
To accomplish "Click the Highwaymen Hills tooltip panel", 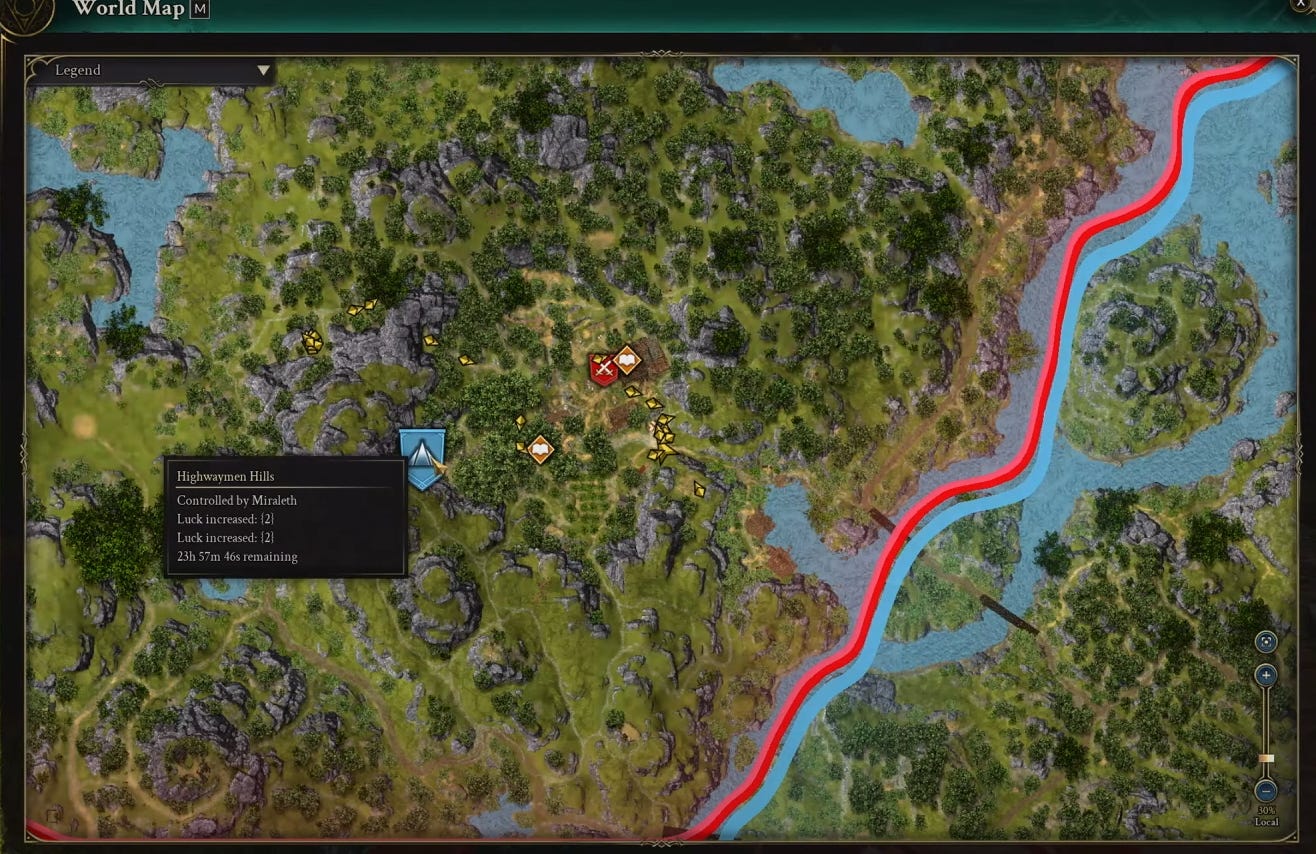I will (x=285, y=520).
